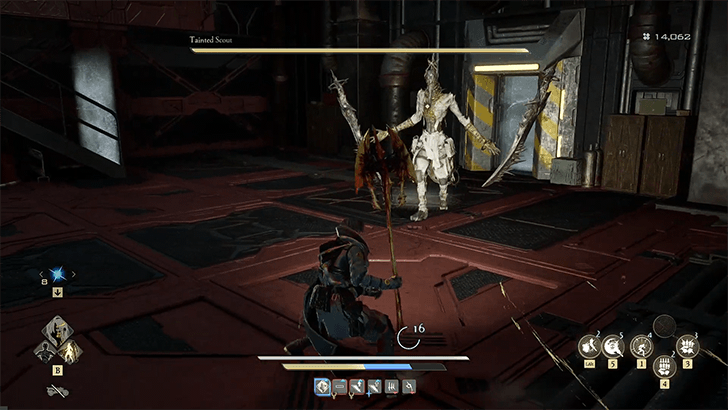Click the crossed-out mount icon
This screenshot has height=410, width=728.
[59, 390]
